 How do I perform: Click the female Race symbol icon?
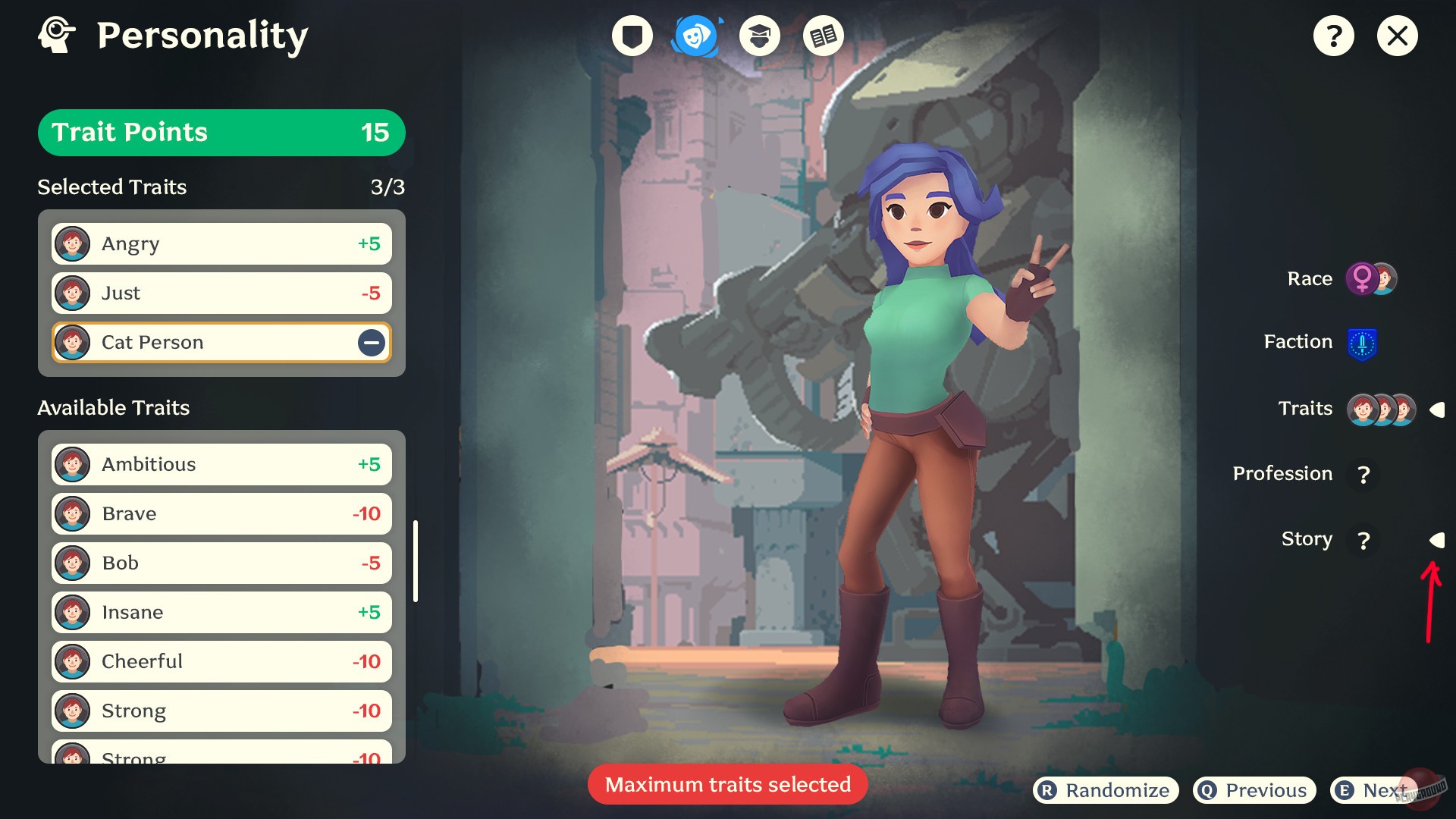(x=1363, y=278)
